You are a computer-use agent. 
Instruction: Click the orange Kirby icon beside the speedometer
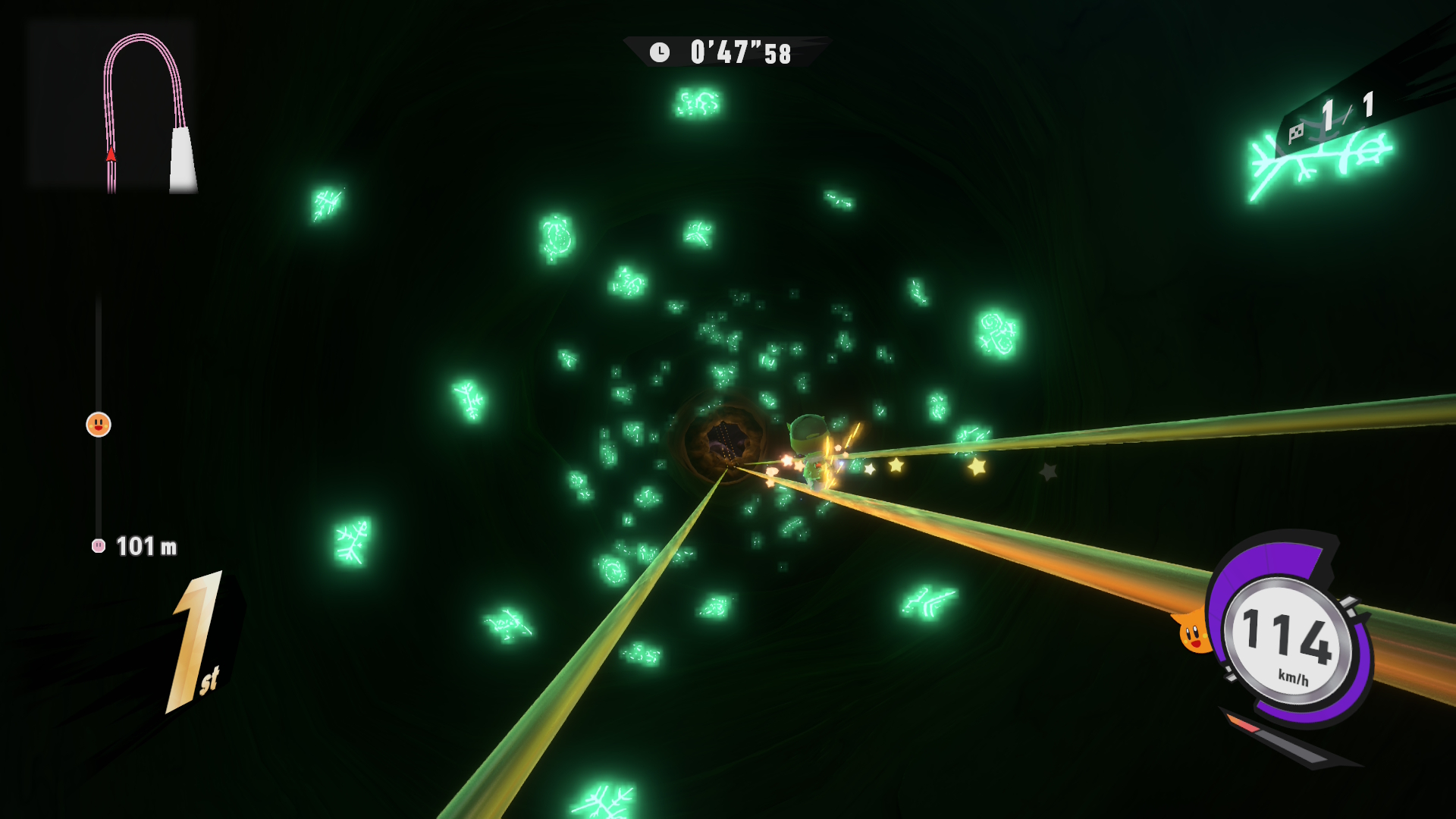[x=1194, y=633]
